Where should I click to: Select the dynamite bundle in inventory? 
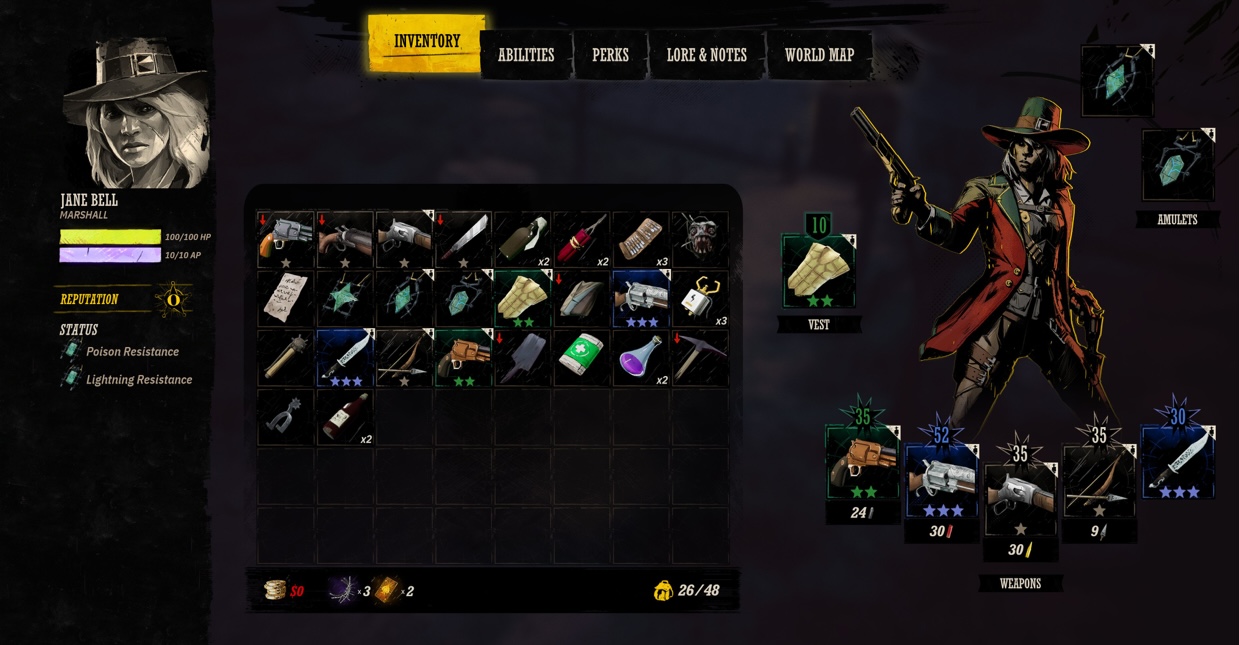[581, 240]
